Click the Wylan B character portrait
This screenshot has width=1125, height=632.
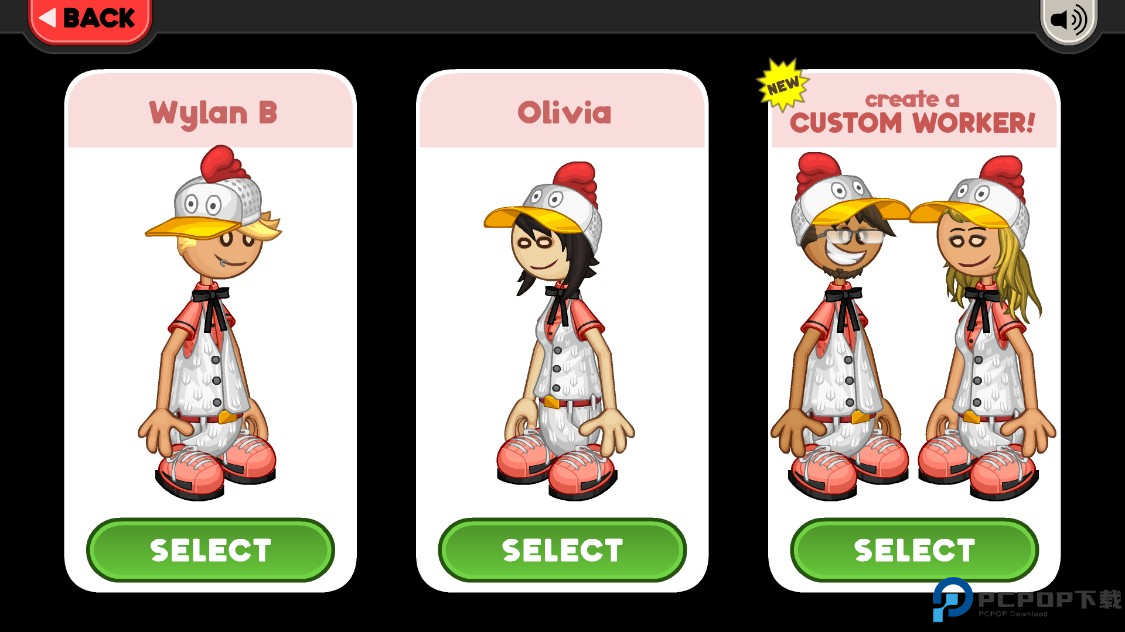211,325
